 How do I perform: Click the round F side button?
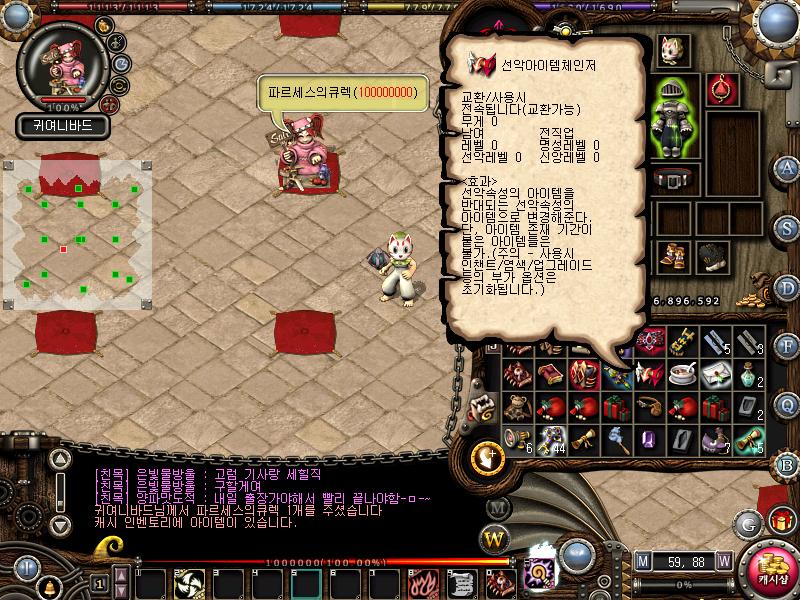pyautogui.click(x=787, y=346)
